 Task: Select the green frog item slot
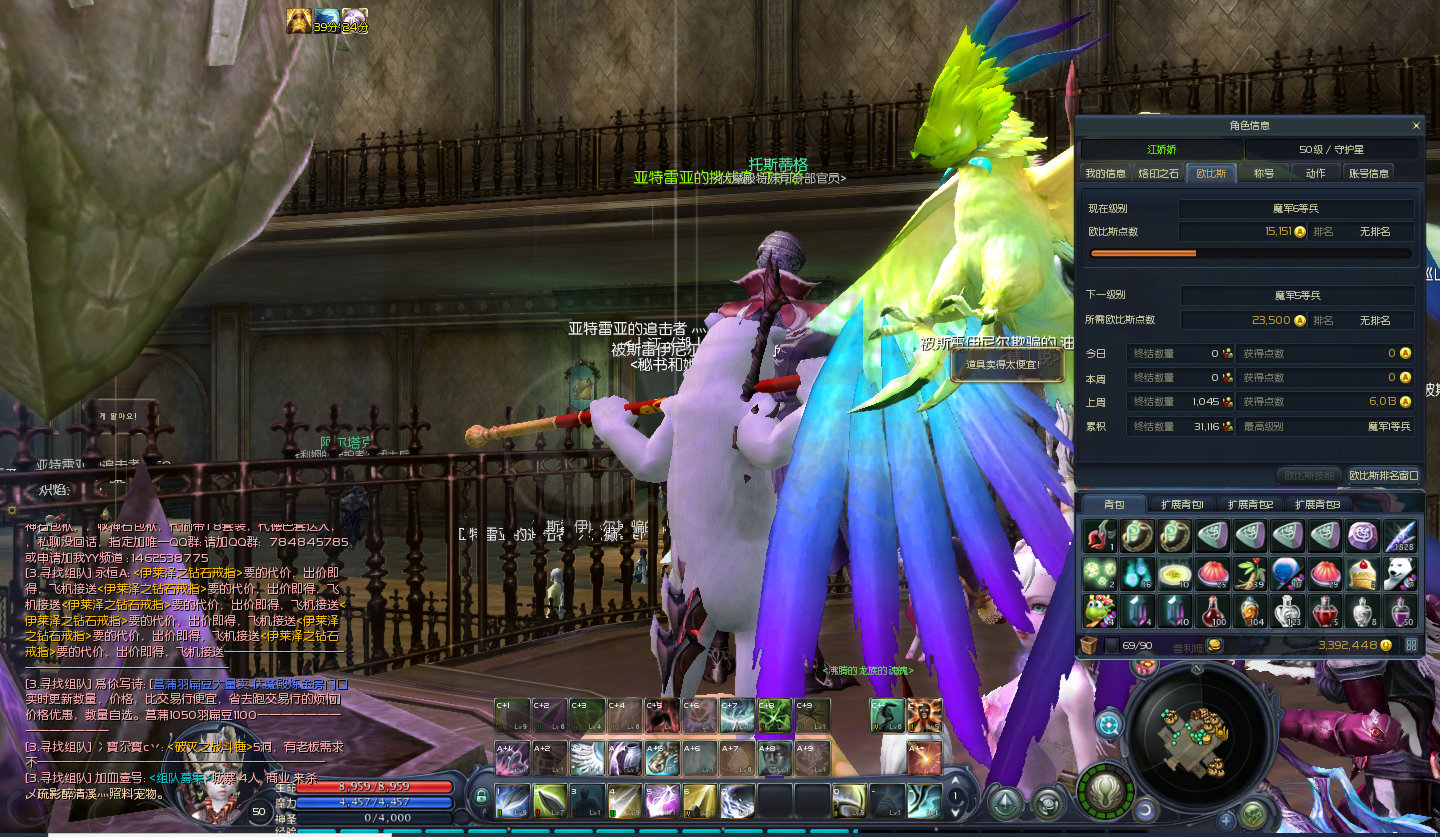pyautogui.click(x=1099, y=610)
